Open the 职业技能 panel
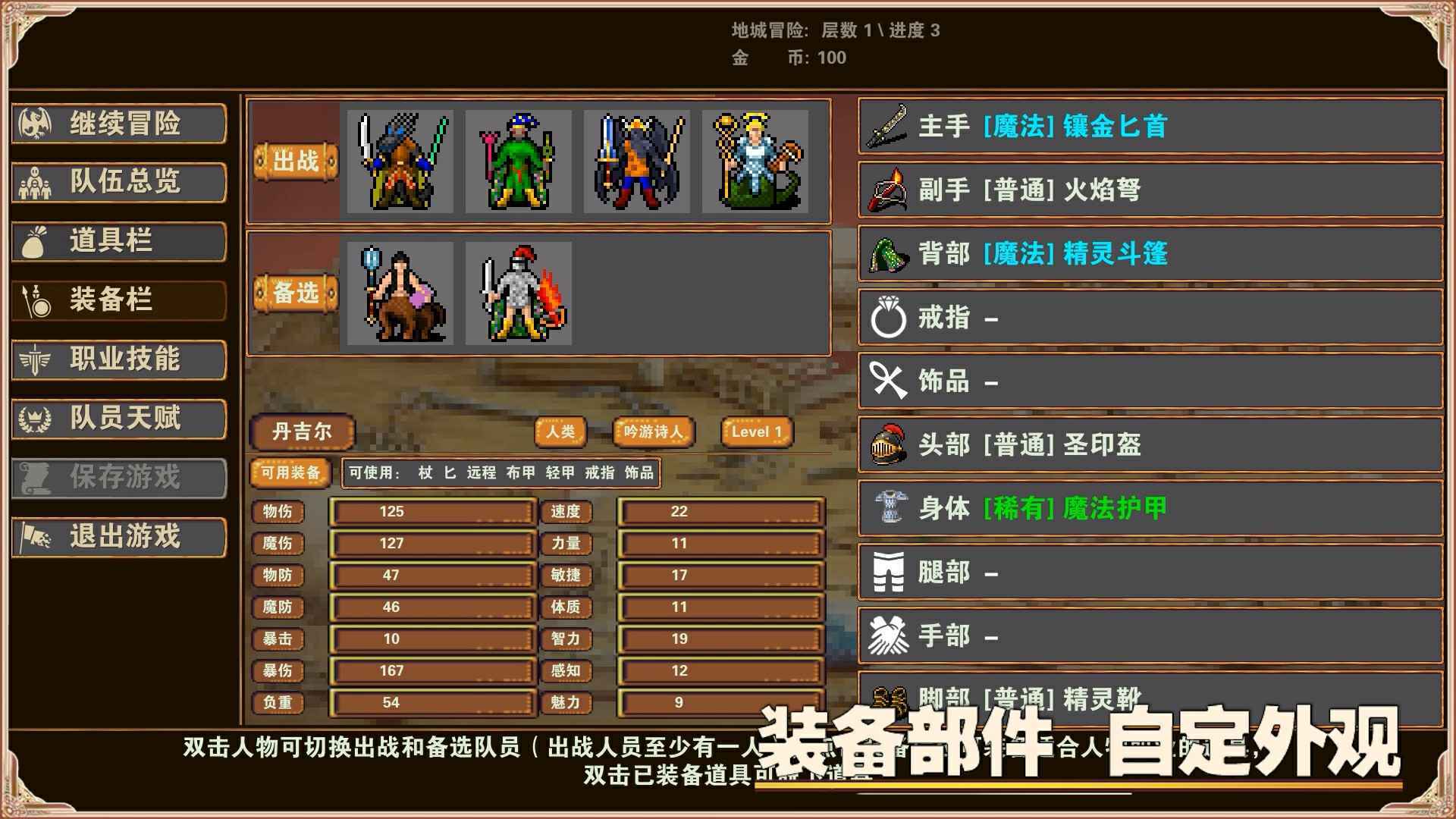This screenshot has width=1456, height=819. pos(118,361)
